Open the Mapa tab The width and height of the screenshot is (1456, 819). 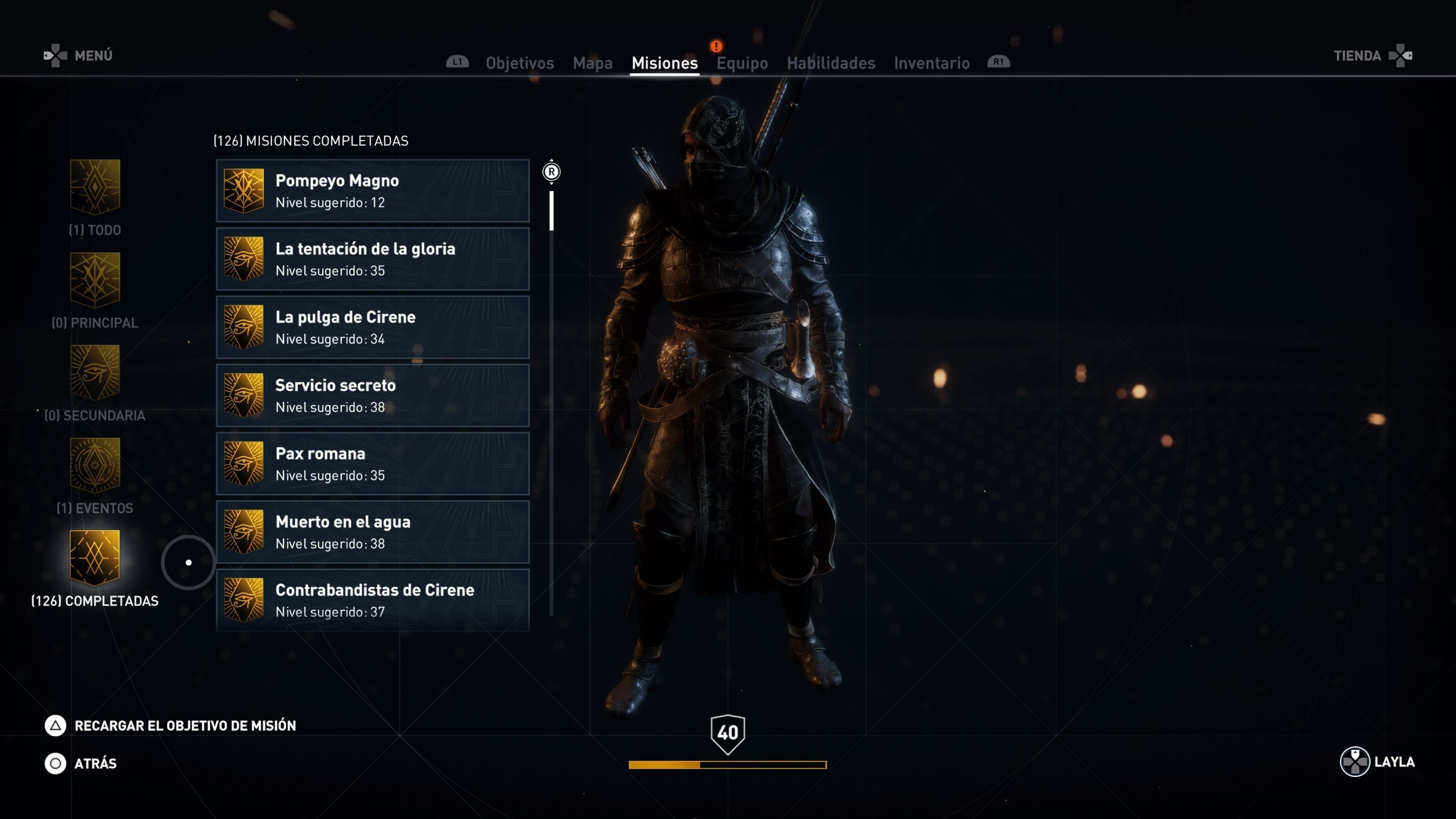tap(592, 63)
